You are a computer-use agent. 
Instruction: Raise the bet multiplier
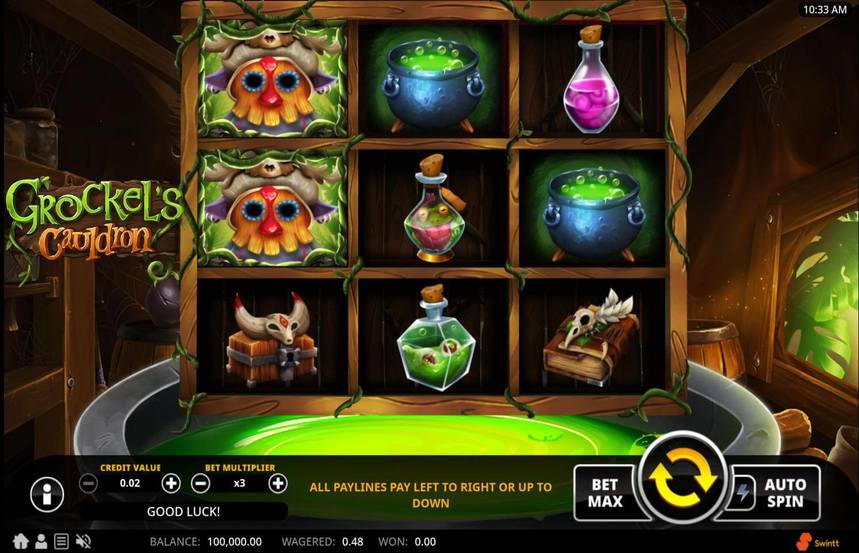(277, 484)
